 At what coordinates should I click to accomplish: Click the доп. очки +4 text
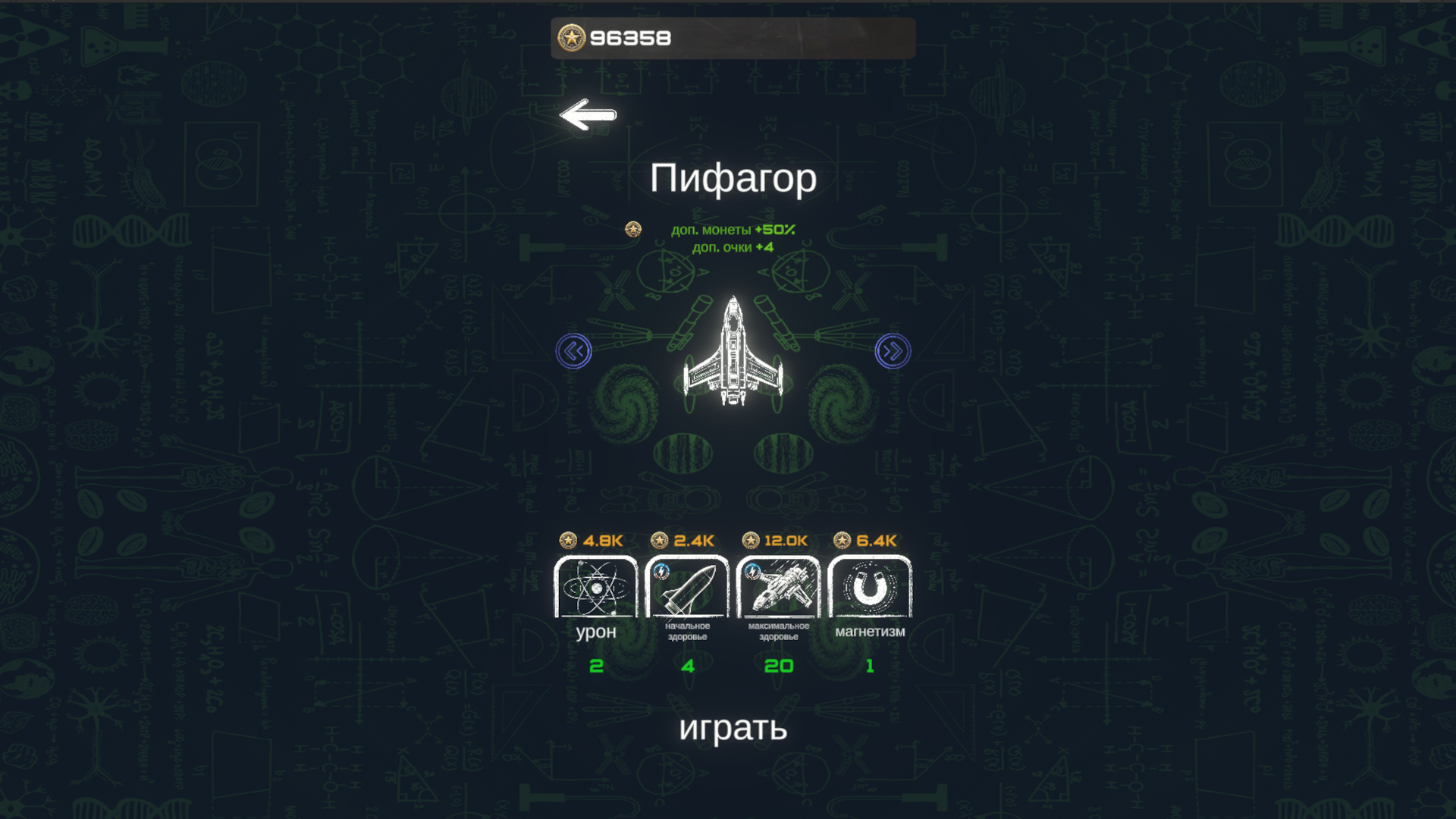[x=733, y=246]
